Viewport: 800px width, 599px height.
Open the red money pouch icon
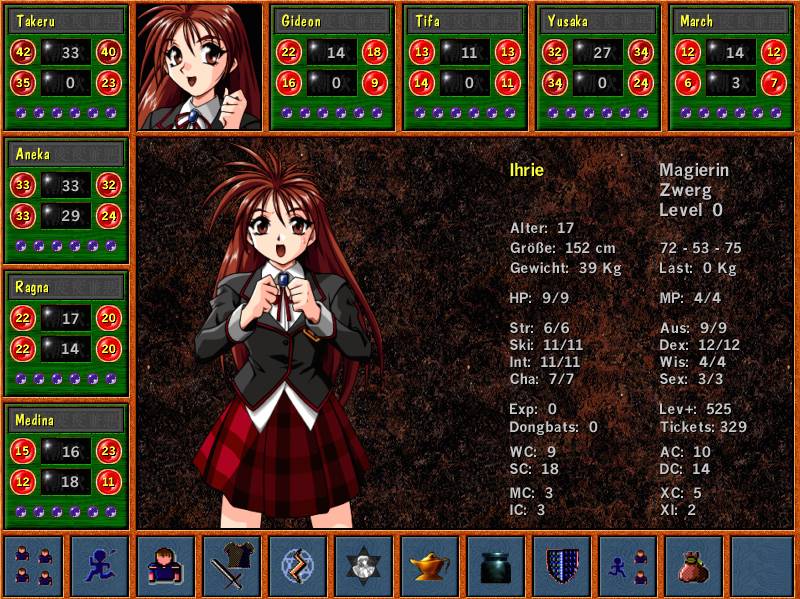point(694,566)
